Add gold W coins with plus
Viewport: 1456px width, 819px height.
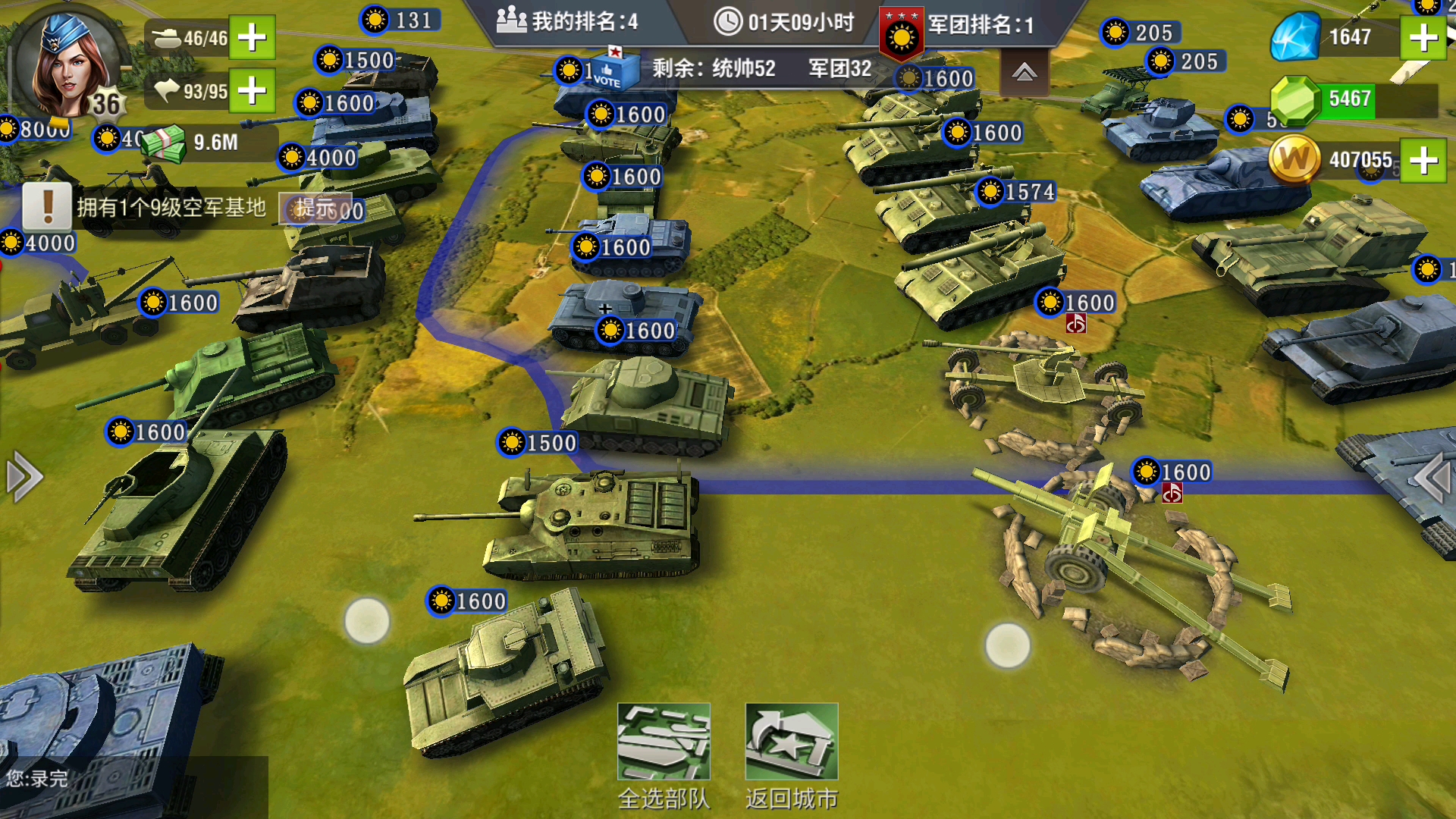pos(1423,160)
